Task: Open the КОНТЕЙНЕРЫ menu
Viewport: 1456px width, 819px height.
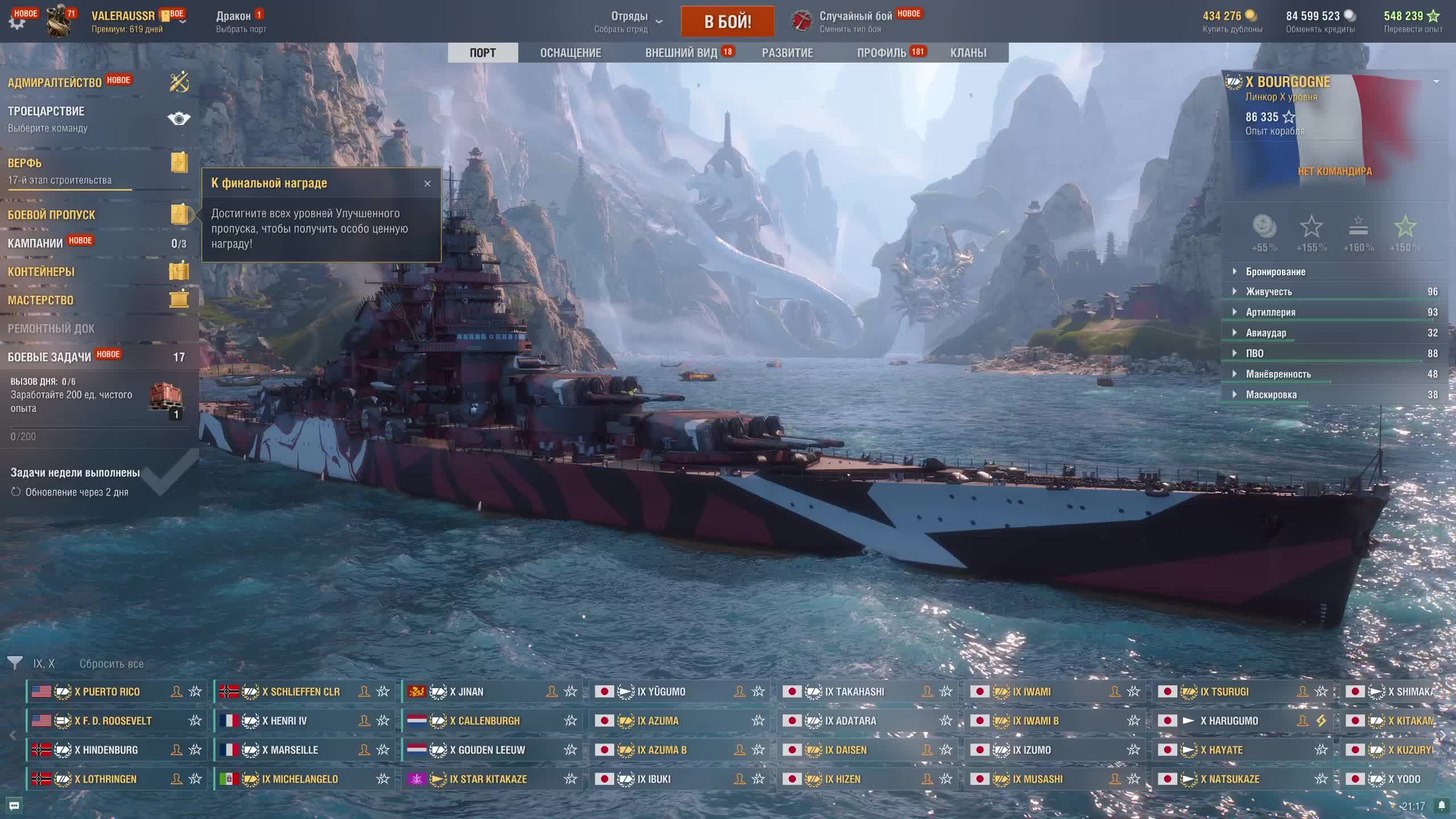Action: 41,272
